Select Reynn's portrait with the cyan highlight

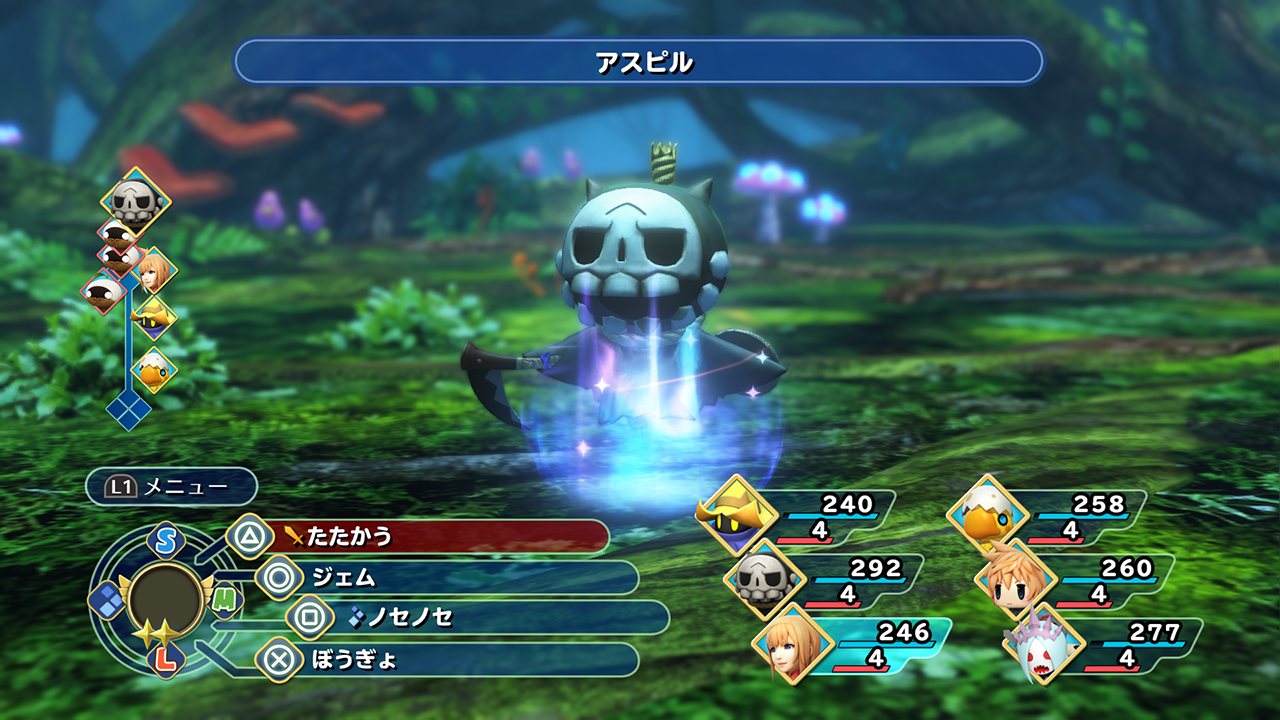click(x=793, y=647)
